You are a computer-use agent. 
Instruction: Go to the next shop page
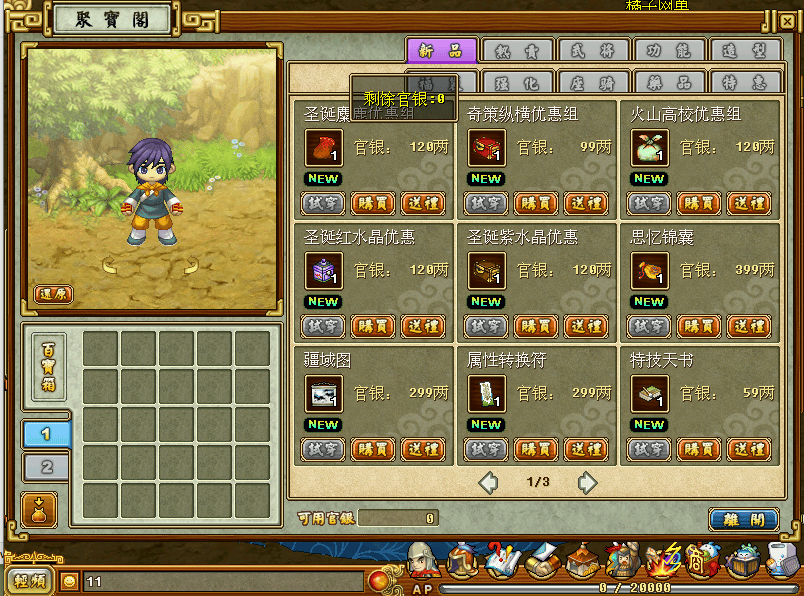(x=588, y=483)
